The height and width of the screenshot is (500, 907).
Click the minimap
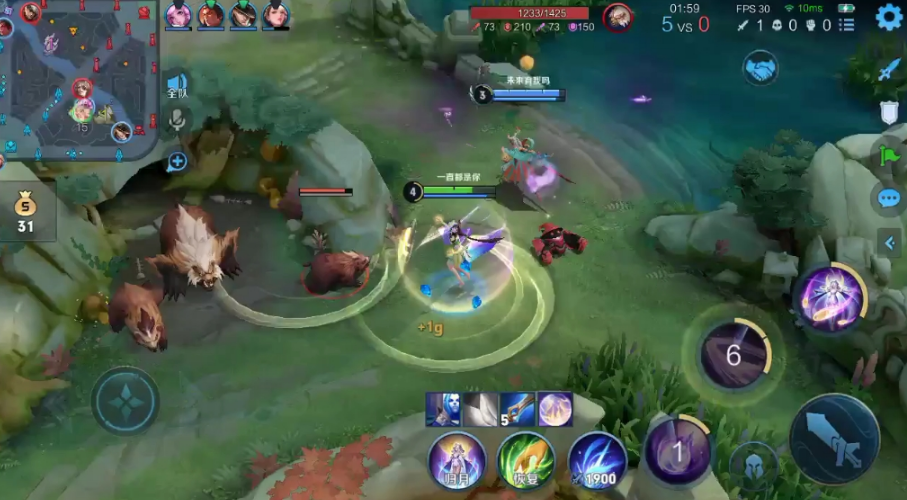tap(80, 80)
